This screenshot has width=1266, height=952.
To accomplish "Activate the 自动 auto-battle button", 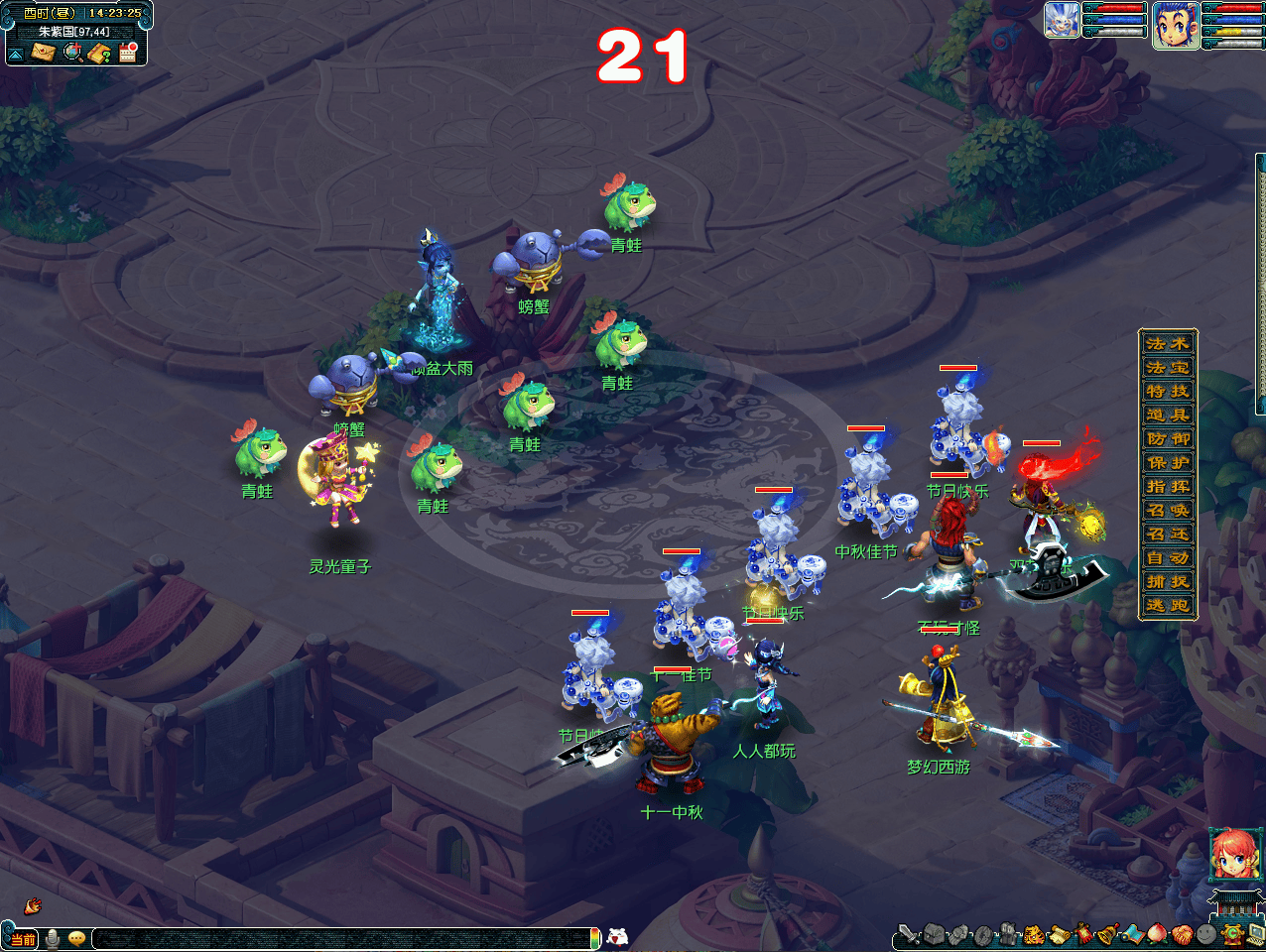I will coord(1168,557).
